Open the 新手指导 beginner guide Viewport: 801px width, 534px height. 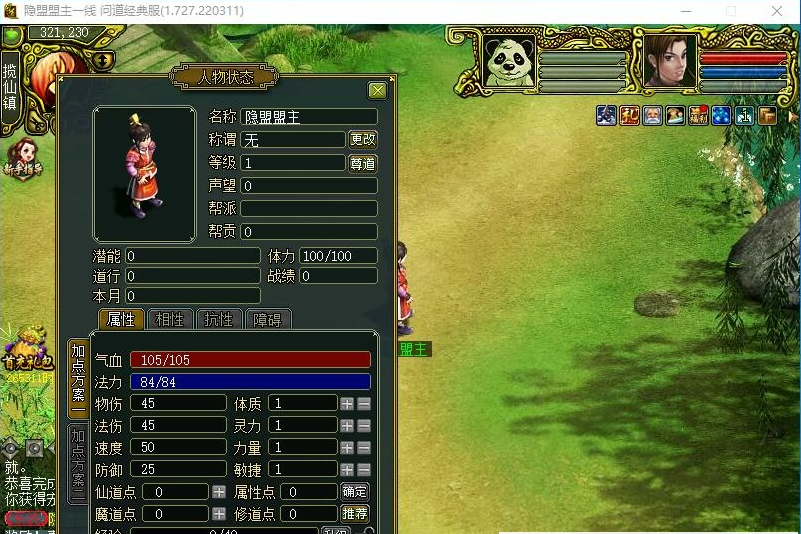click(x=24, y=160)
